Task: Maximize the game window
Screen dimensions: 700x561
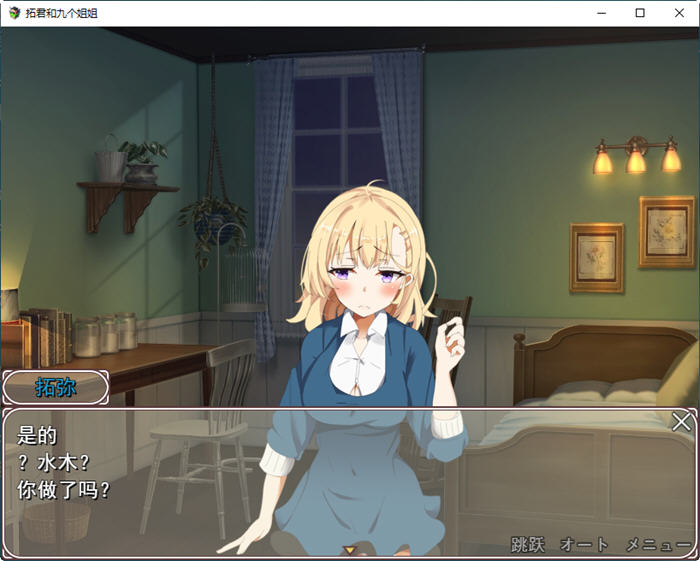Action: coord(640,13)
